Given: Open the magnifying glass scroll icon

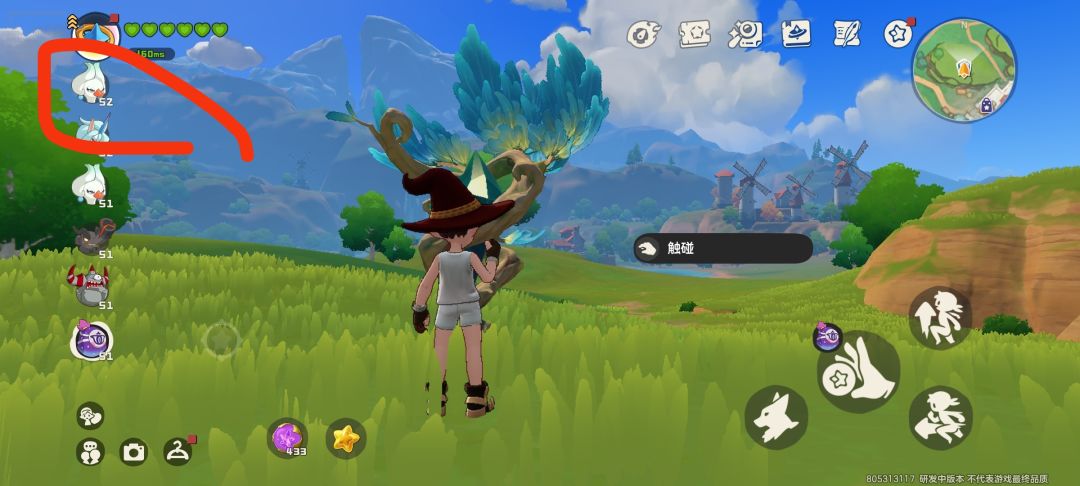Looking at the screenshot, I should [x=744, y=34].
